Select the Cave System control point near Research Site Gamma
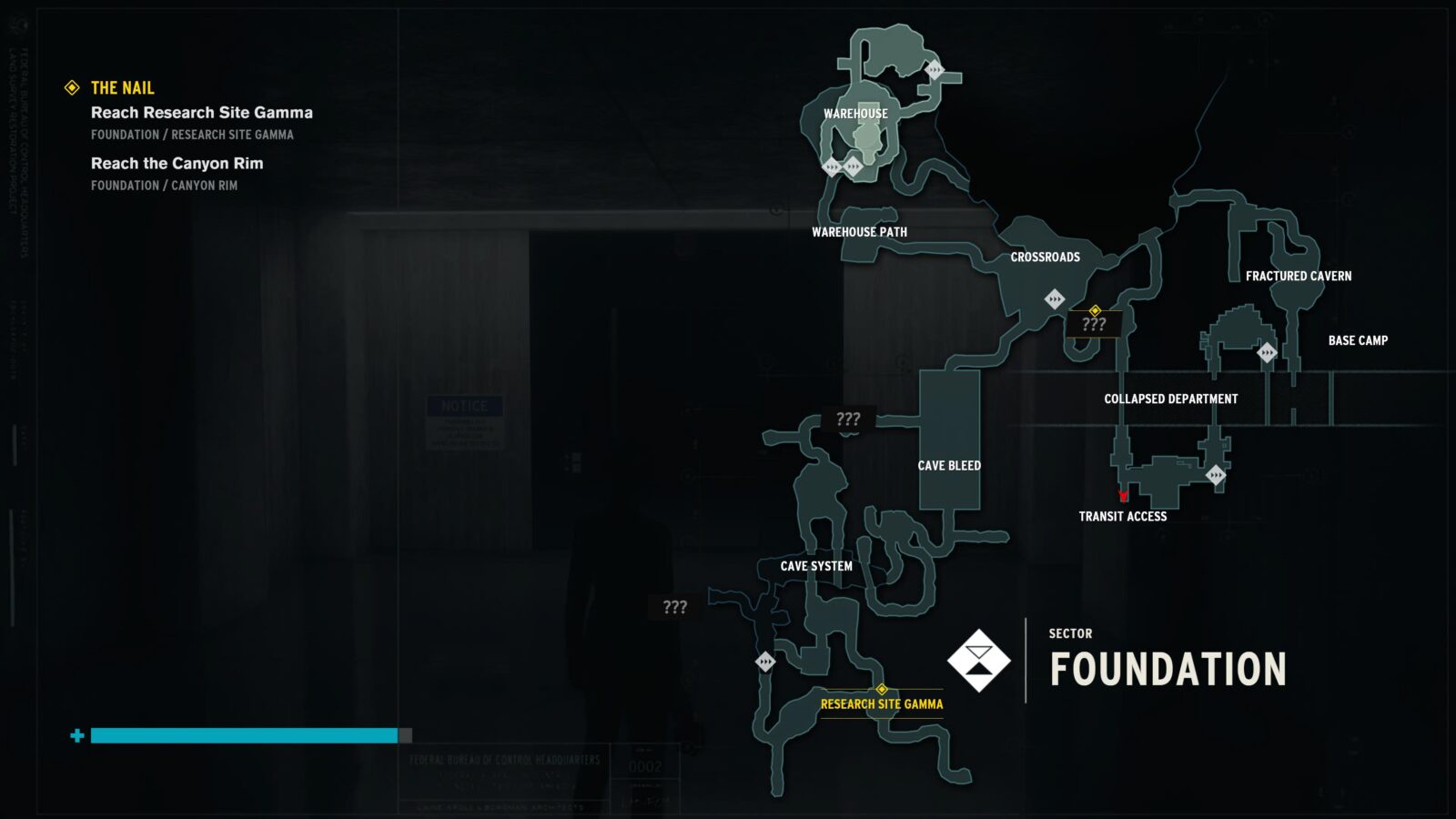The image size is (1456, 819). point(765,663)
